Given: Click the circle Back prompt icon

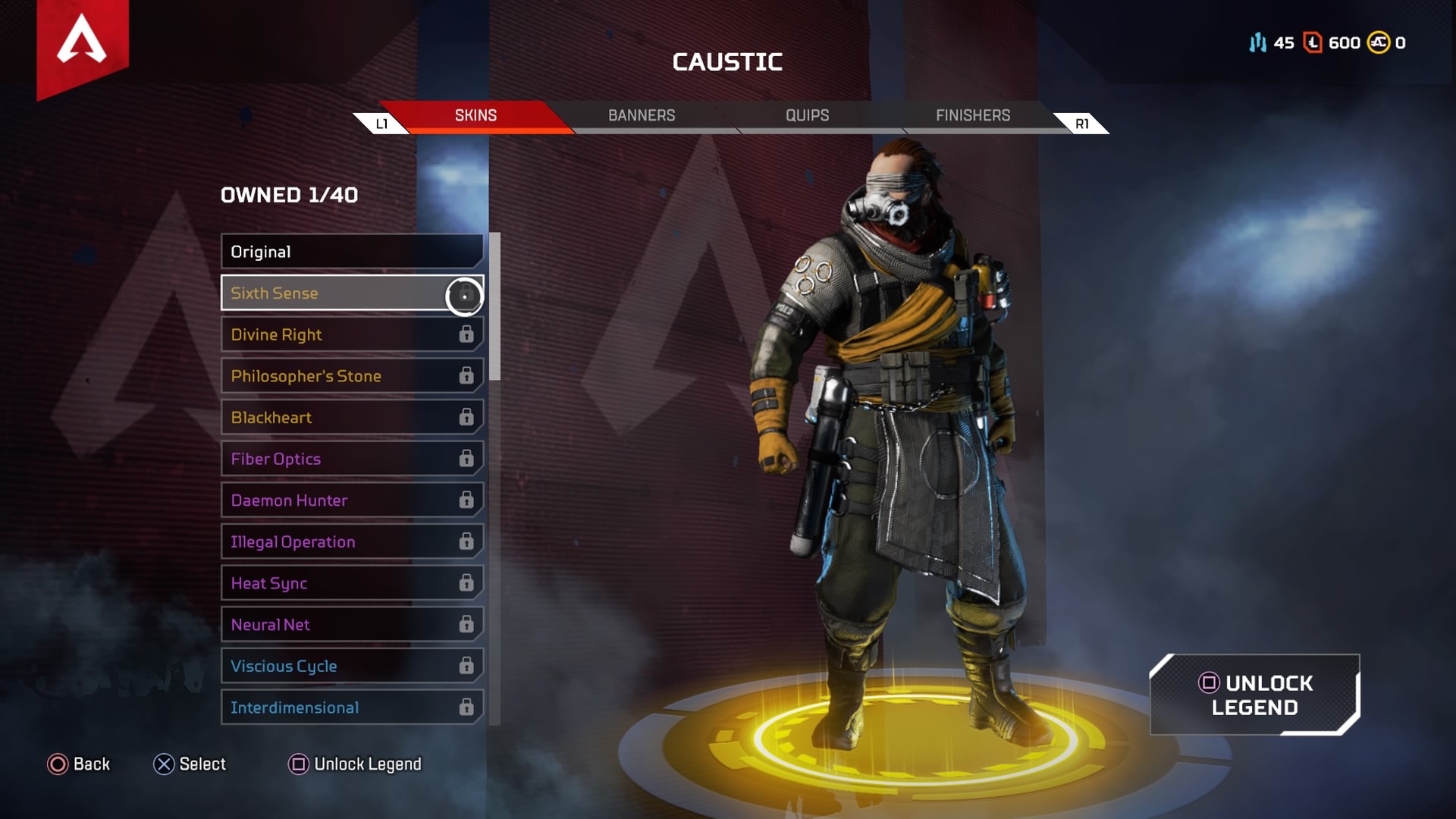Looking at the screenshot, I should point(57,764).
